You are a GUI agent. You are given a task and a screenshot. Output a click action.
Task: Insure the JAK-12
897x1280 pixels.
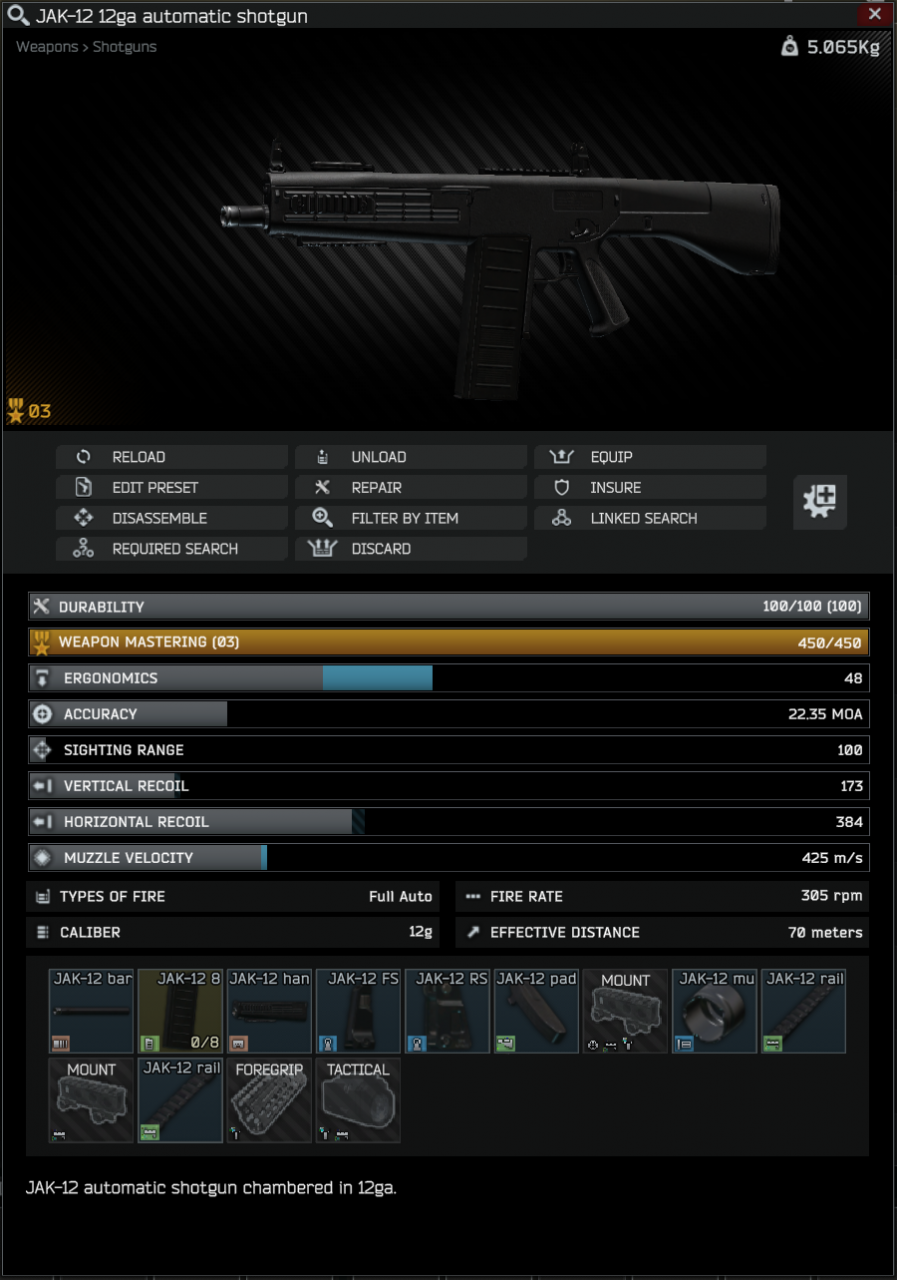tap(649, 488)
